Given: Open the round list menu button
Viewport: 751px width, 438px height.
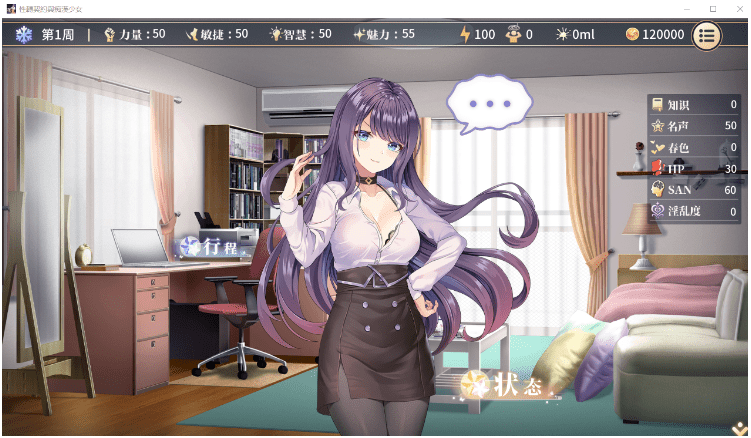Looking at the screenshot, I should point(707,35).
